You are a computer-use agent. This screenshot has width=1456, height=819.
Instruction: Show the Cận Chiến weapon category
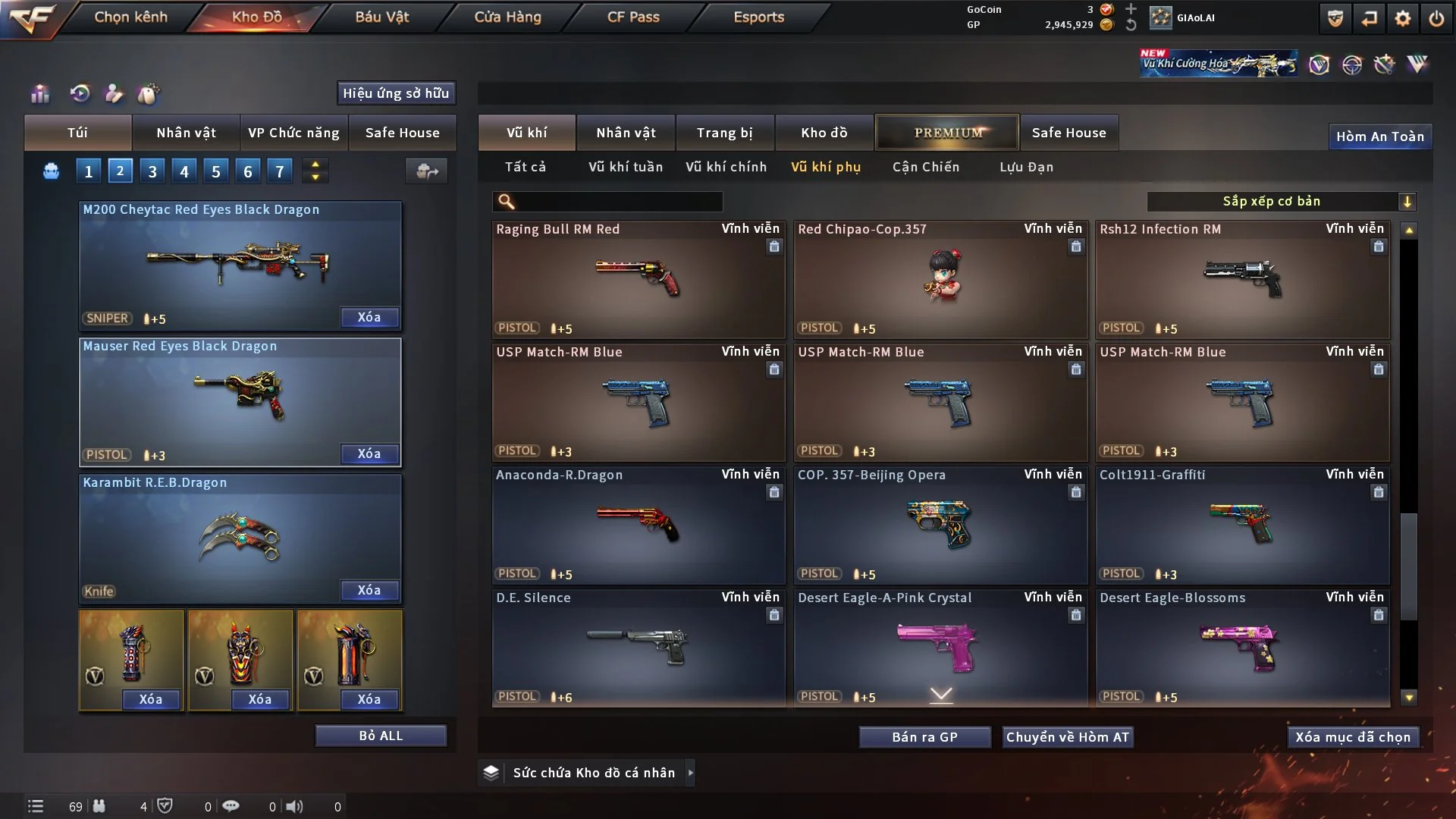click(x=925, y=167)
